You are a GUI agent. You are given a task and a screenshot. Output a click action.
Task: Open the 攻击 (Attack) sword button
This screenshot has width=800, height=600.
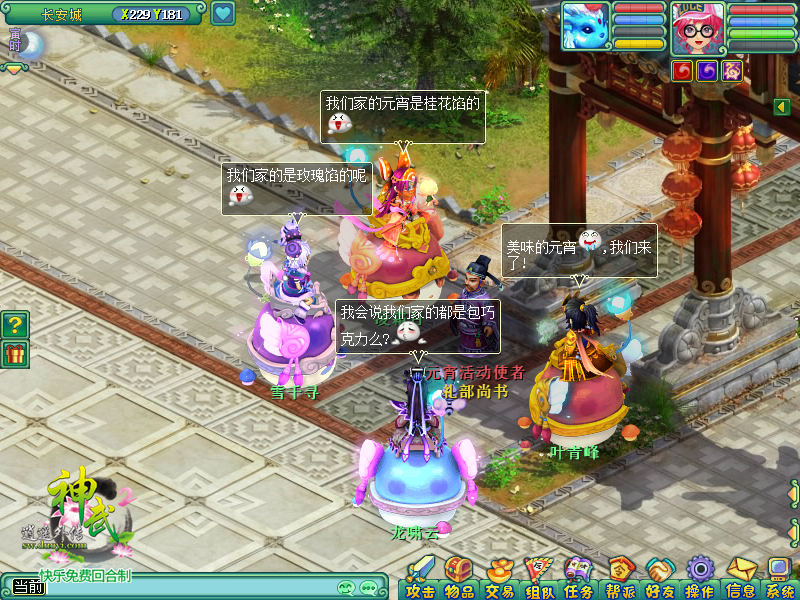(421, 577)
